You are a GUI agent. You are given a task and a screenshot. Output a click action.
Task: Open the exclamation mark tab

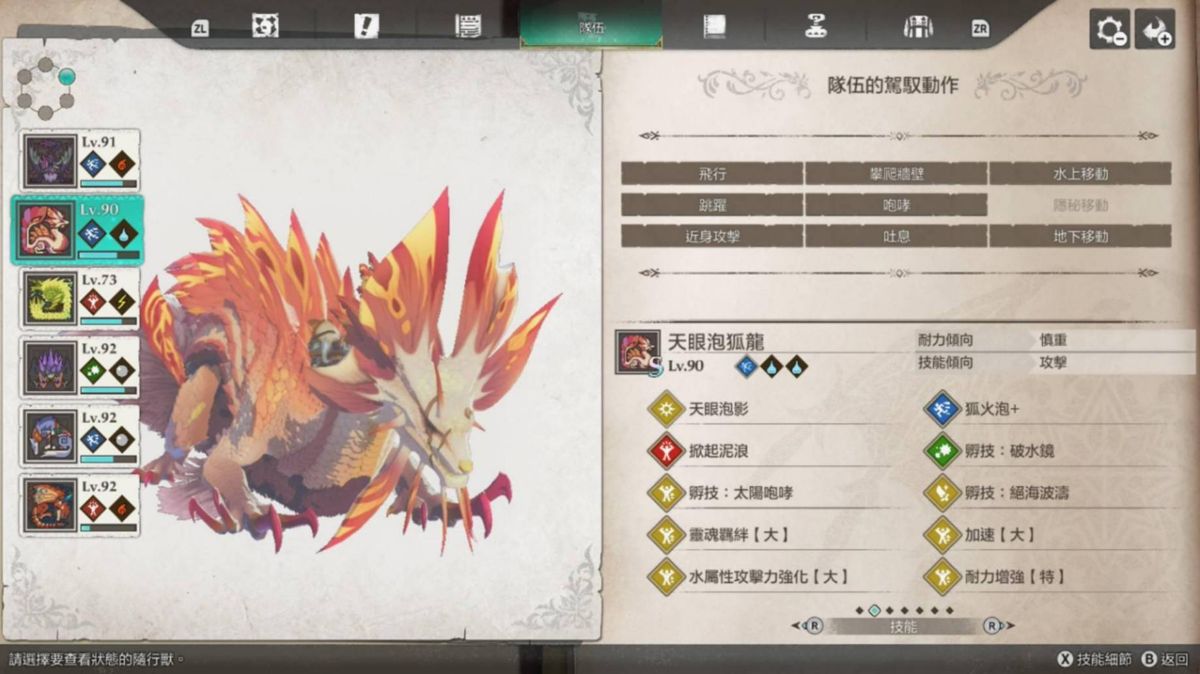366,27
